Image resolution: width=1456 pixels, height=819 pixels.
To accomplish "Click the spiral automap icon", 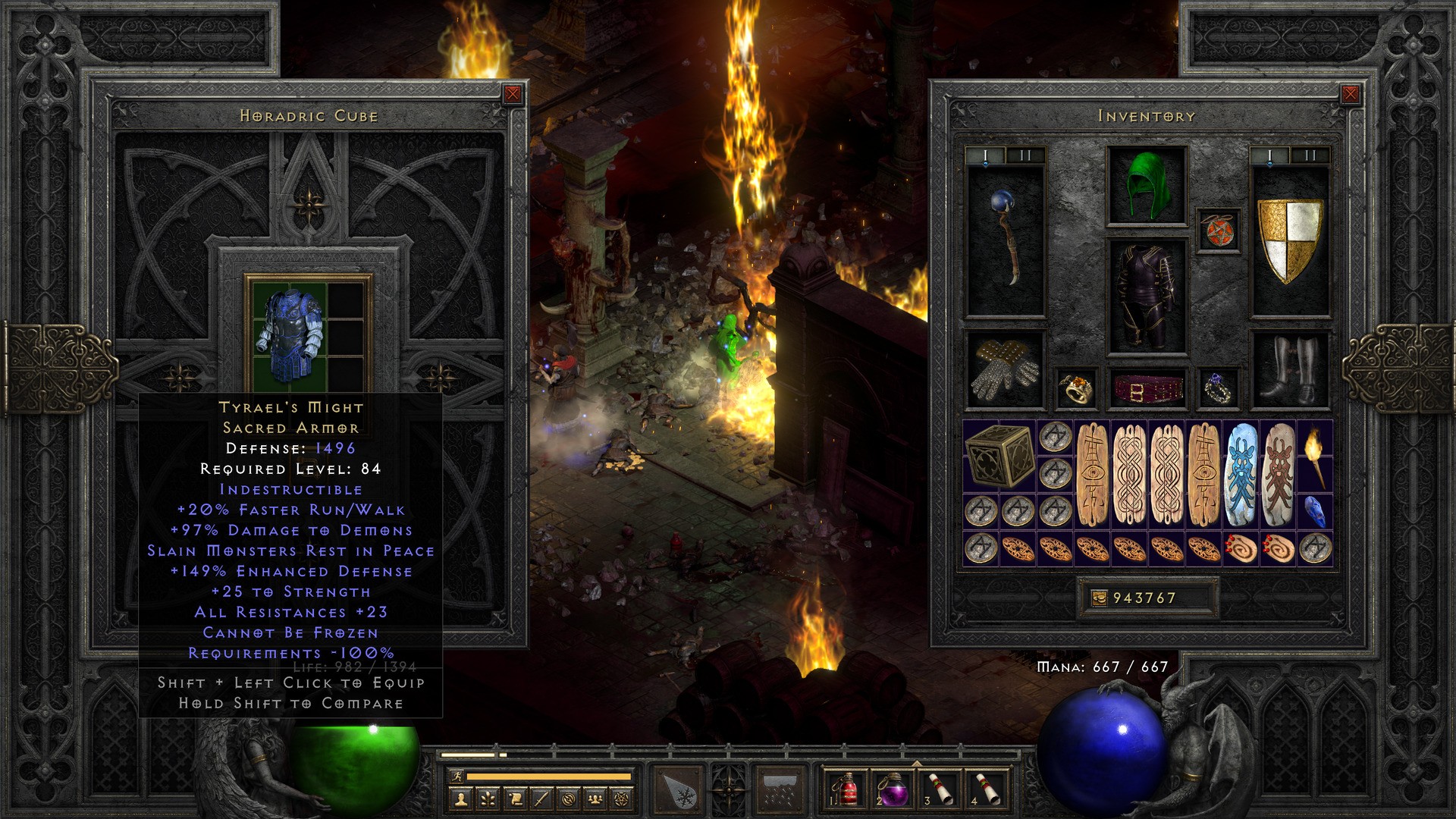I will [x=570, y=798].
